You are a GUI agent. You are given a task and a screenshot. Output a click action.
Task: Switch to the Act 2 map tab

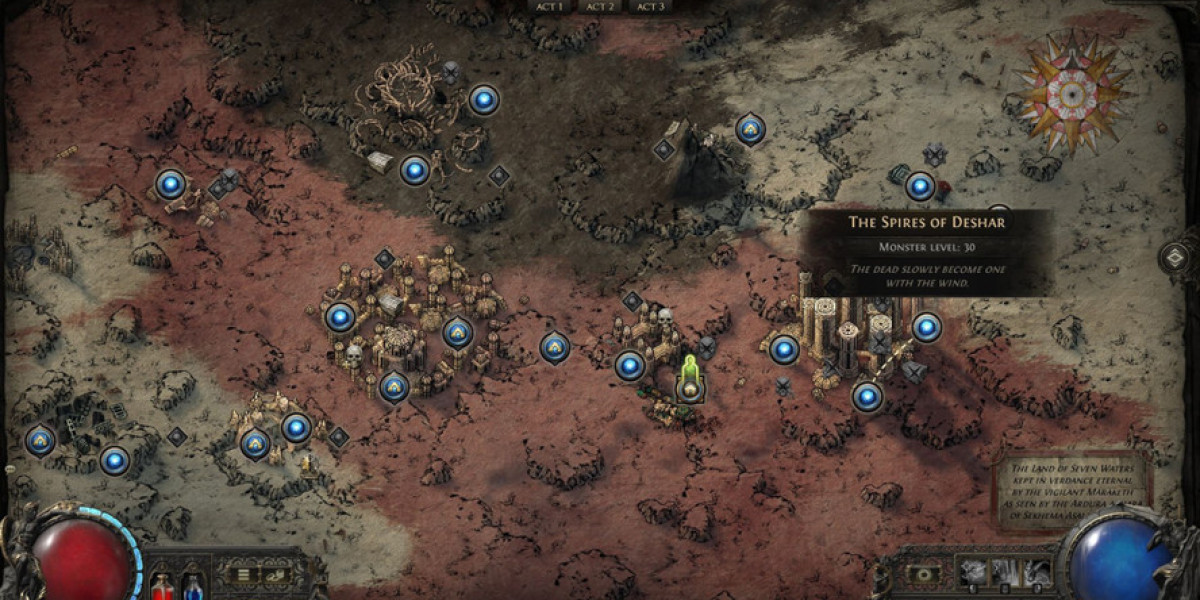[x=600, y=6]
